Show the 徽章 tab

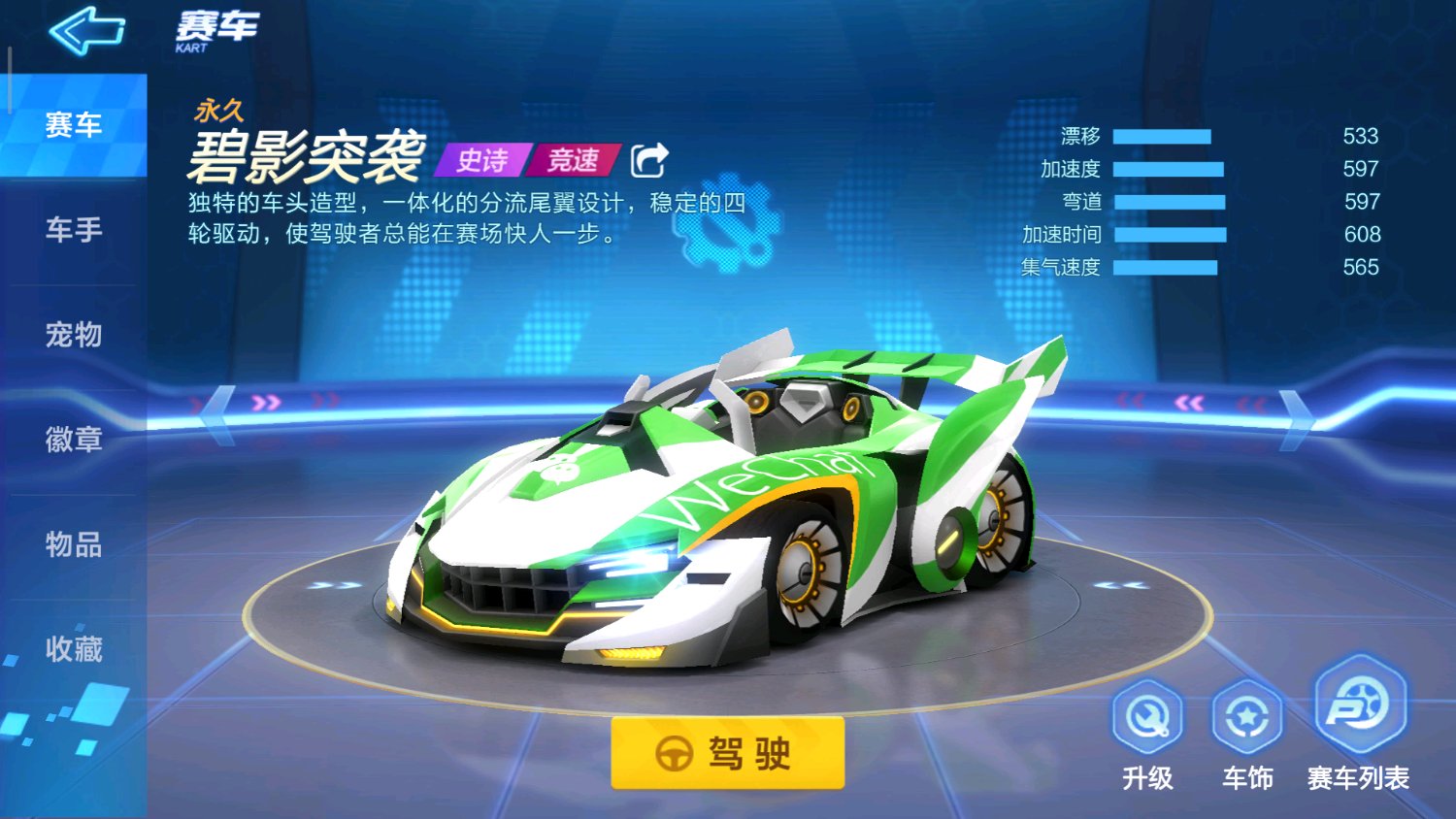click(x=74, y=440)
